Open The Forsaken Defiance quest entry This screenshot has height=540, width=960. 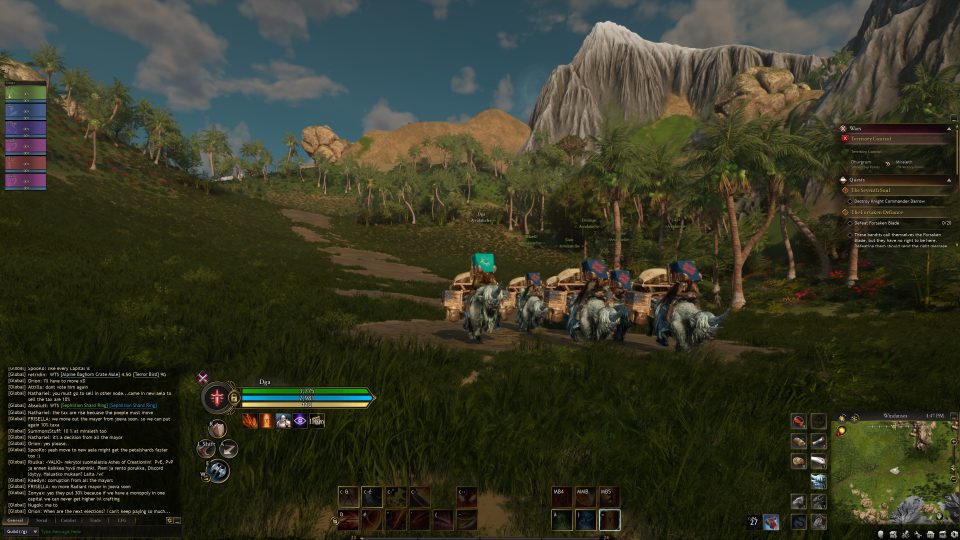[876, 212]
